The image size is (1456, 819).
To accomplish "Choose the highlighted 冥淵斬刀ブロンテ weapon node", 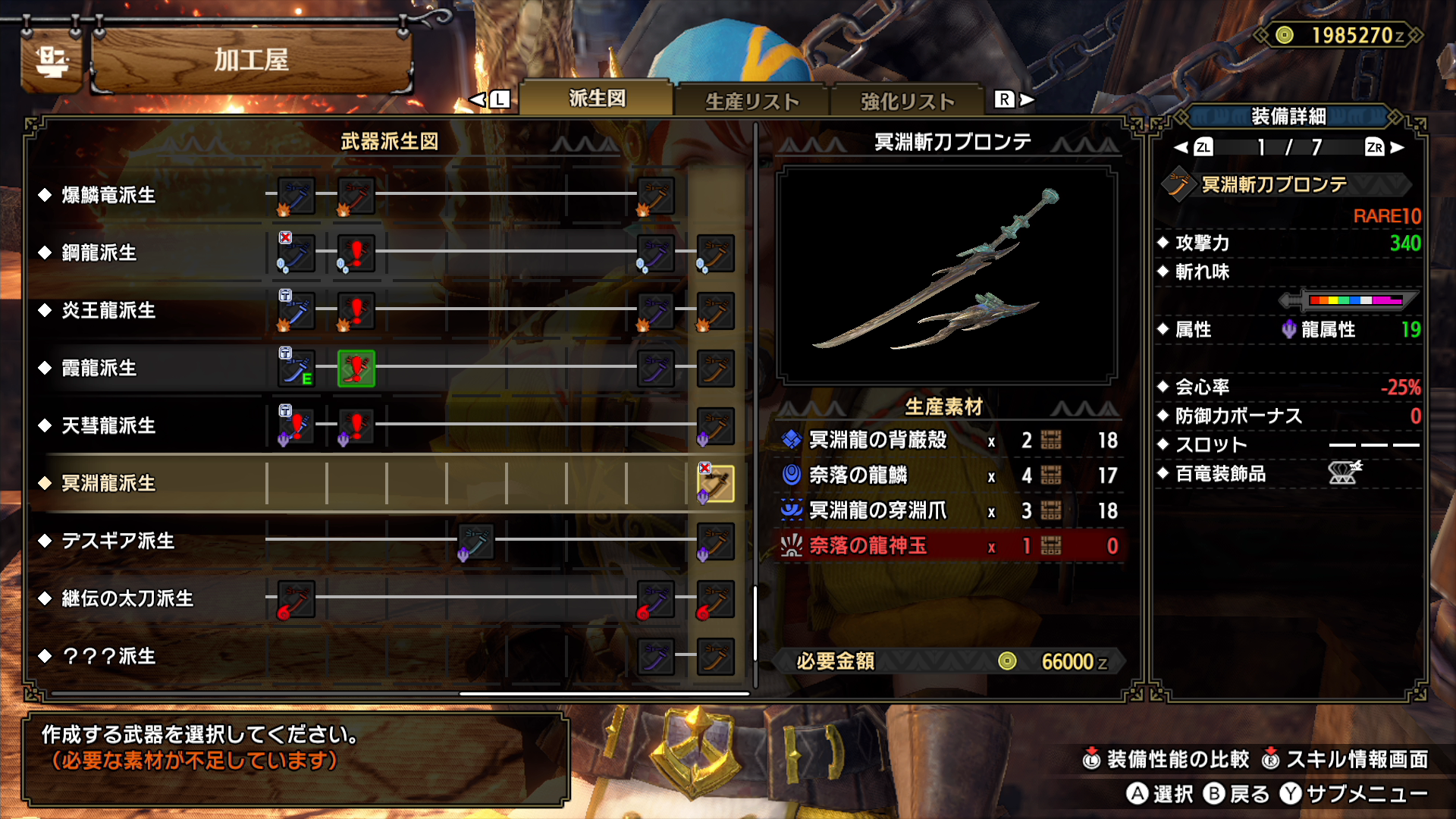I will point(715,484).
